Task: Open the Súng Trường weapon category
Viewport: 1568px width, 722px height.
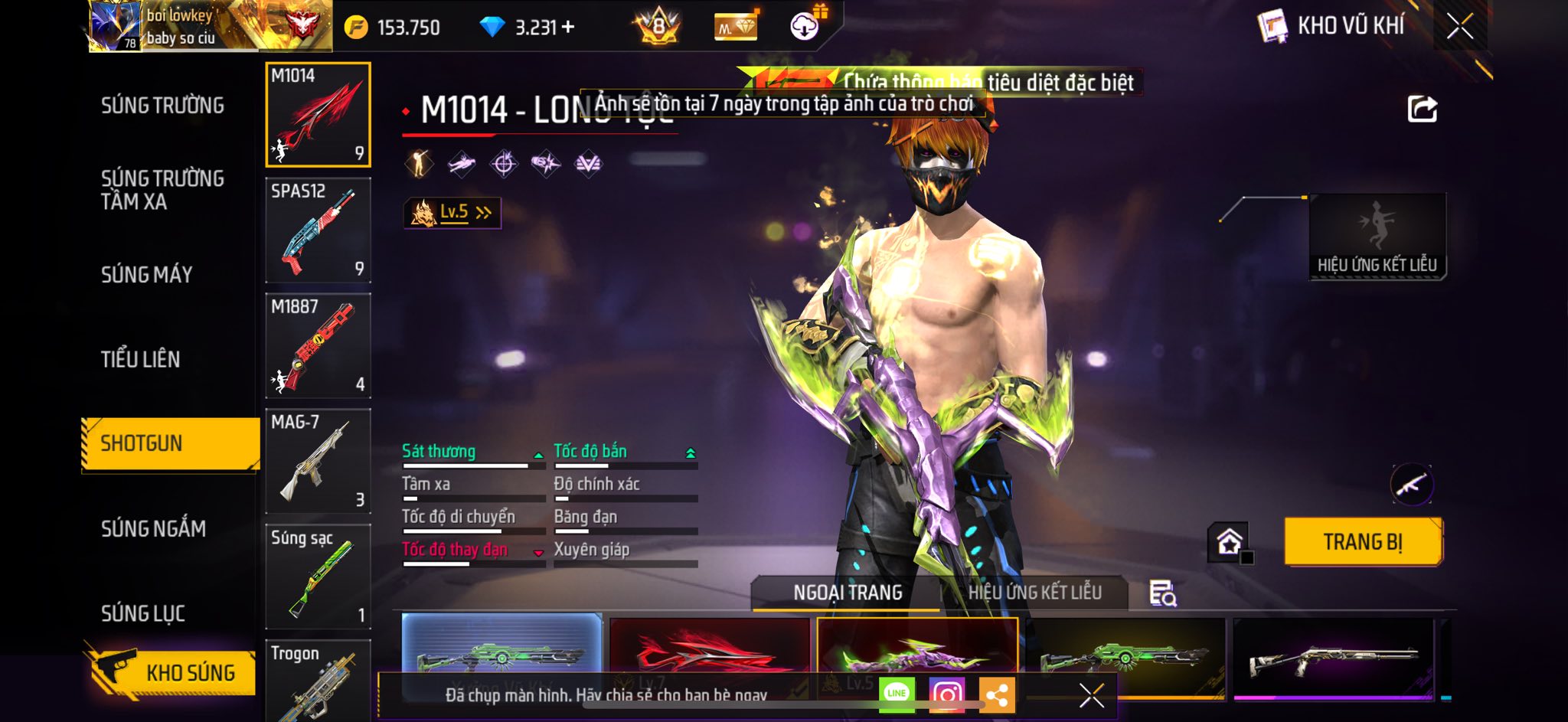Action: pos(162,106)
